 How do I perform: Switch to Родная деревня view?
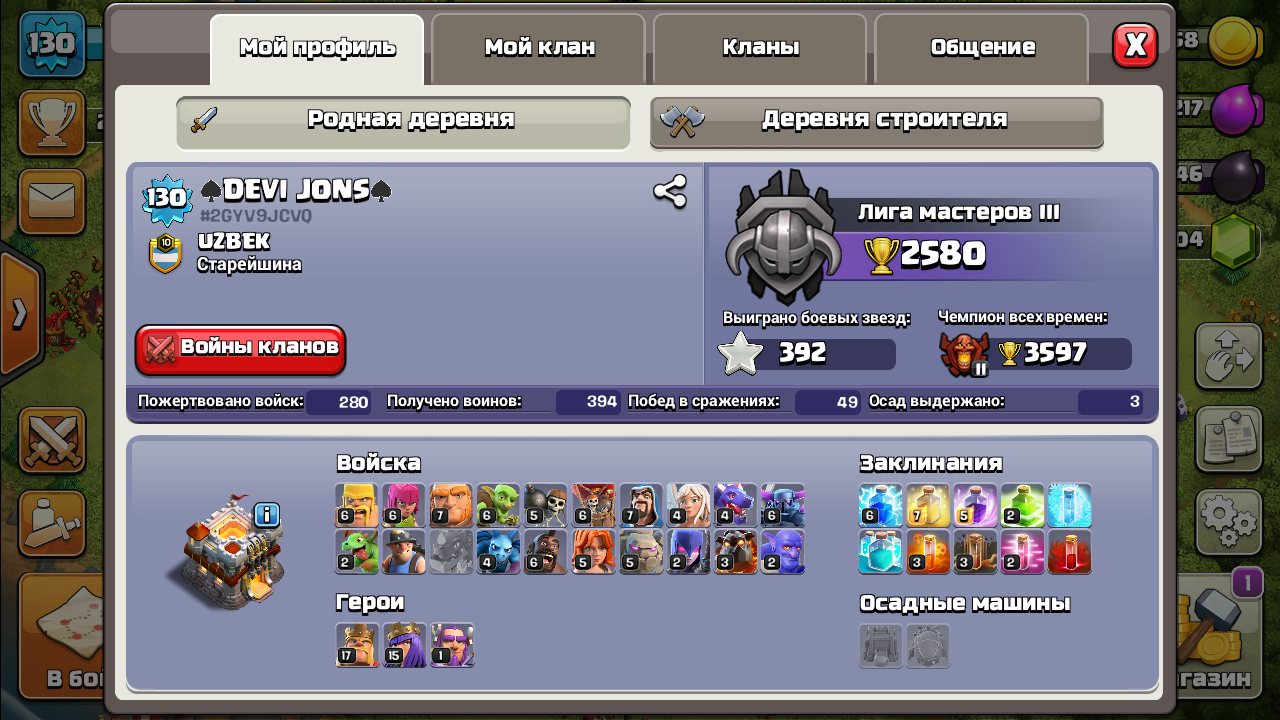tap(403, 120)
